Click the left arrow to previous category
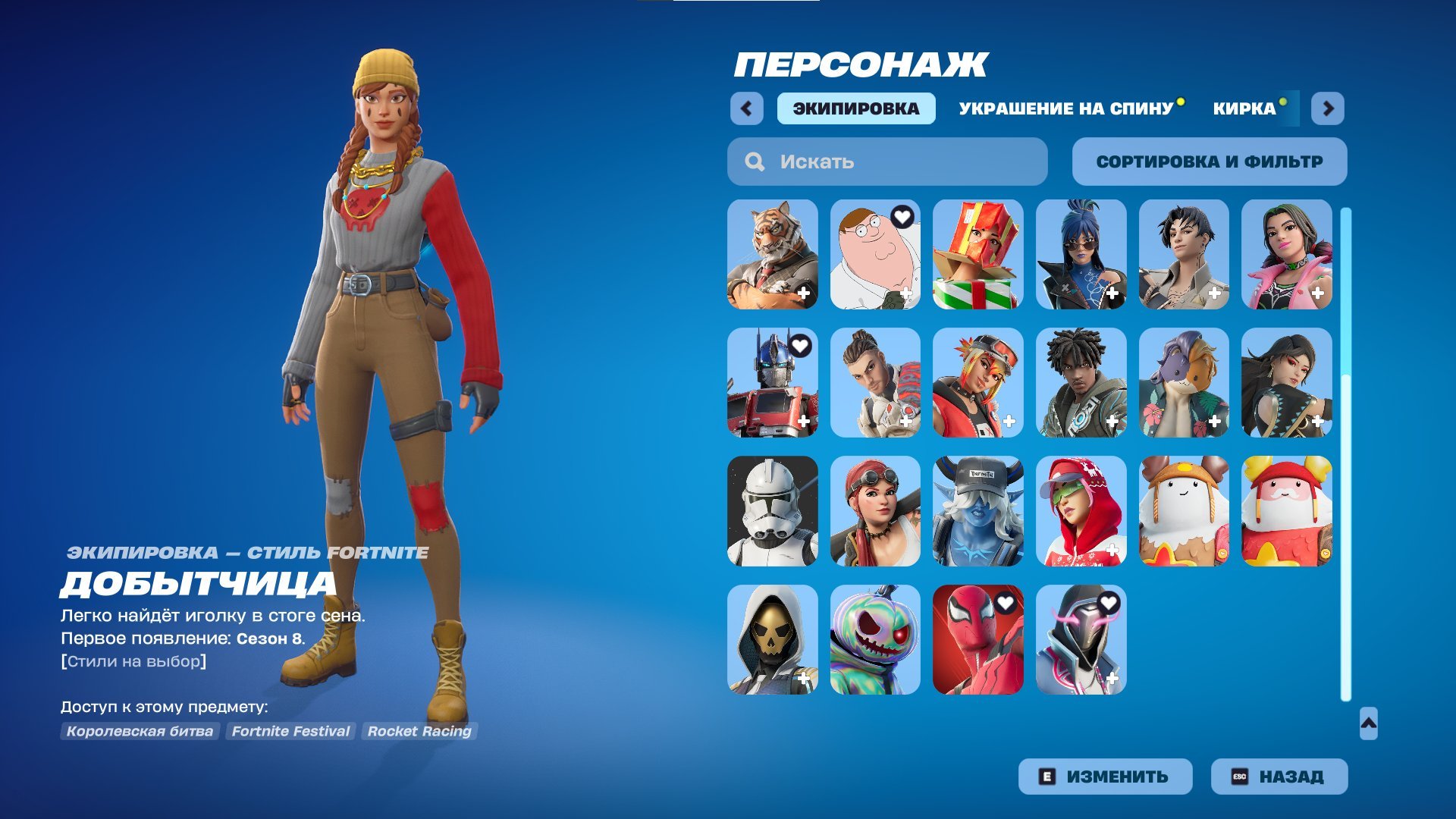Viewport: 1456px width, 819px height. [747, 109]
